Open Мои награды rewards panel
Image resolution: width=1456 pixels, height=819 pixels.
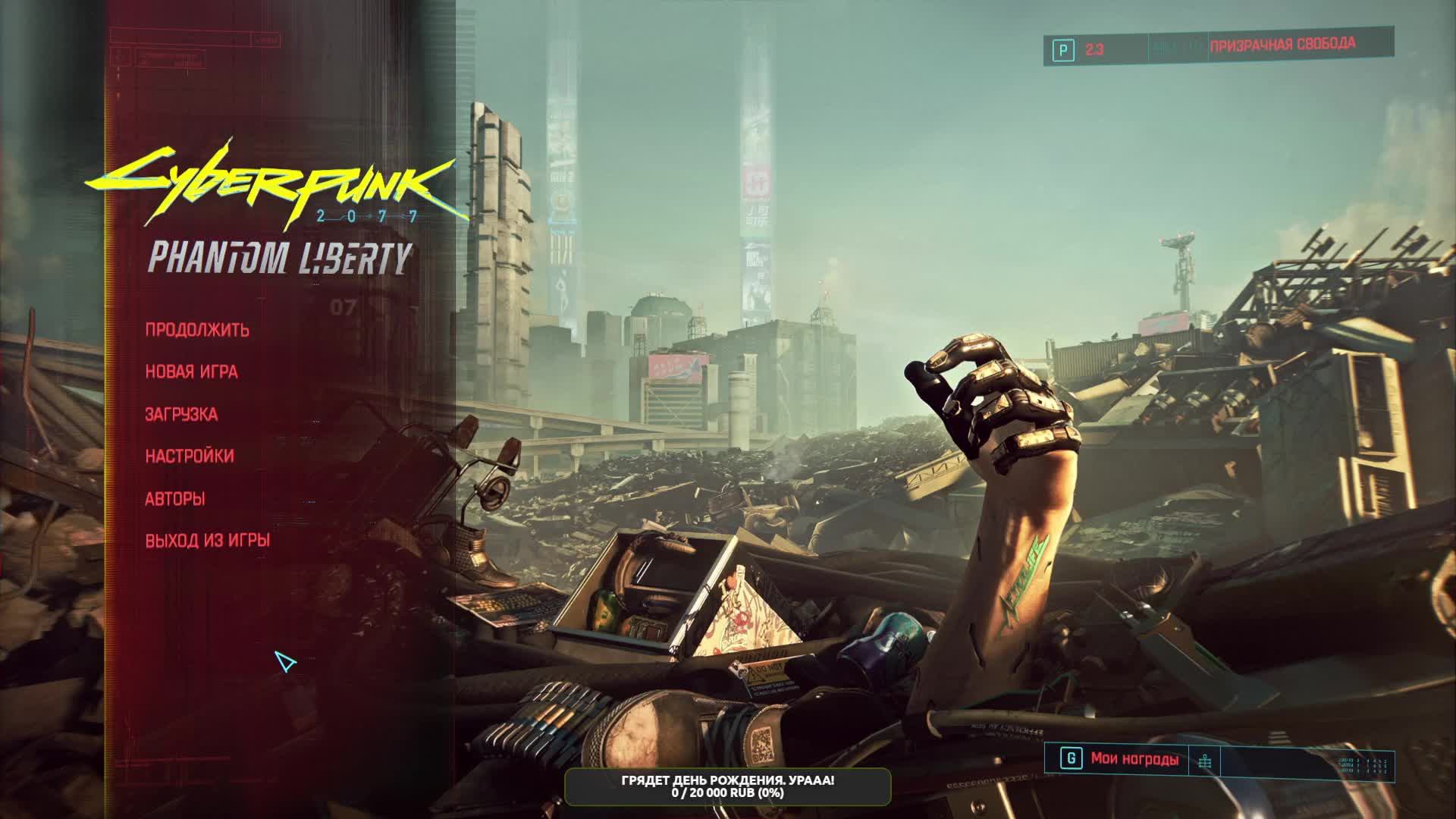[1134, 759]
